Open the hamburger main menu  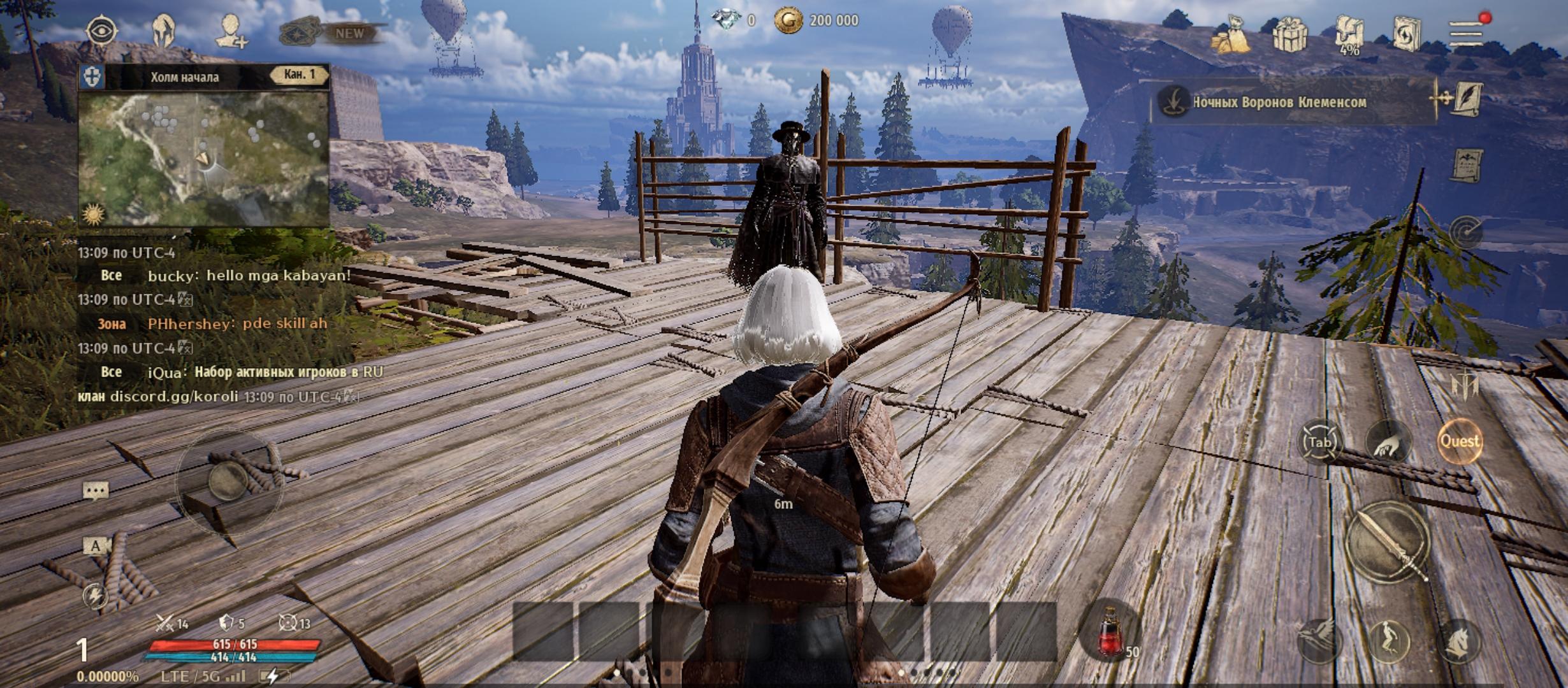point(1465,33)
